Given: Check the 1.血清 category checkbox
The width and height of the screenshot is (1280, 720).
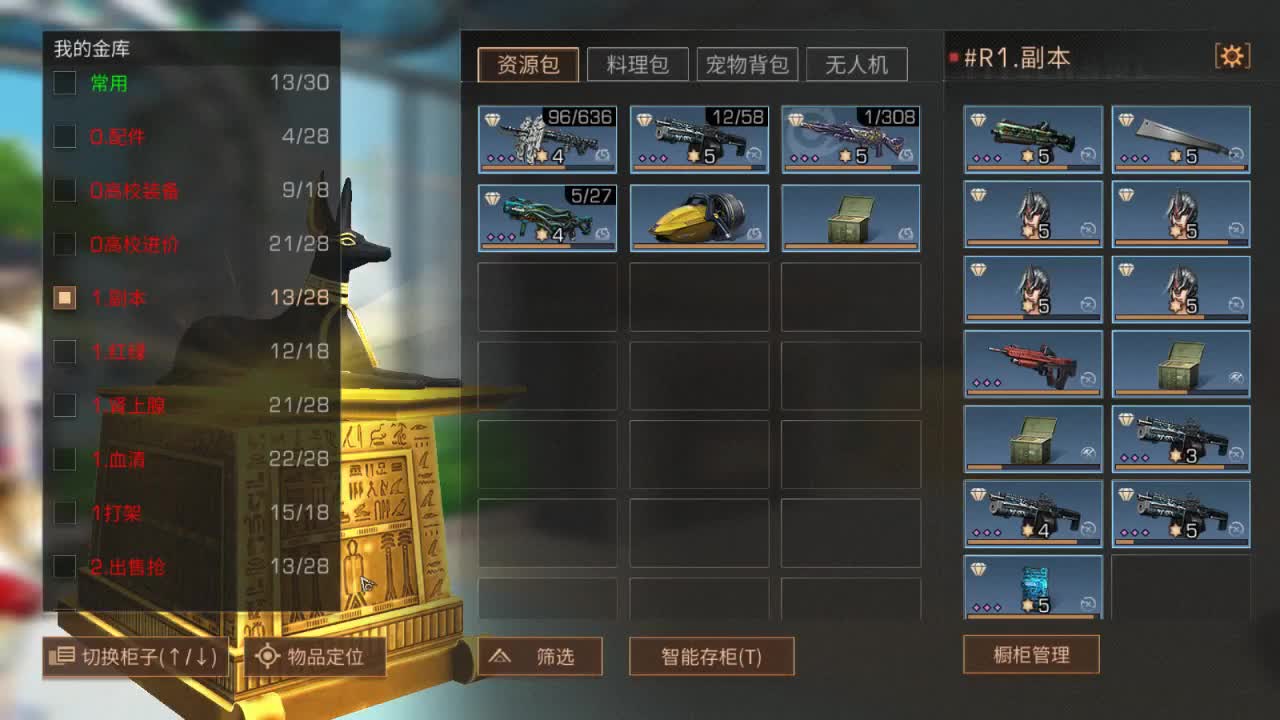Looking at the screenshot, I should click(x=63, y=459).
